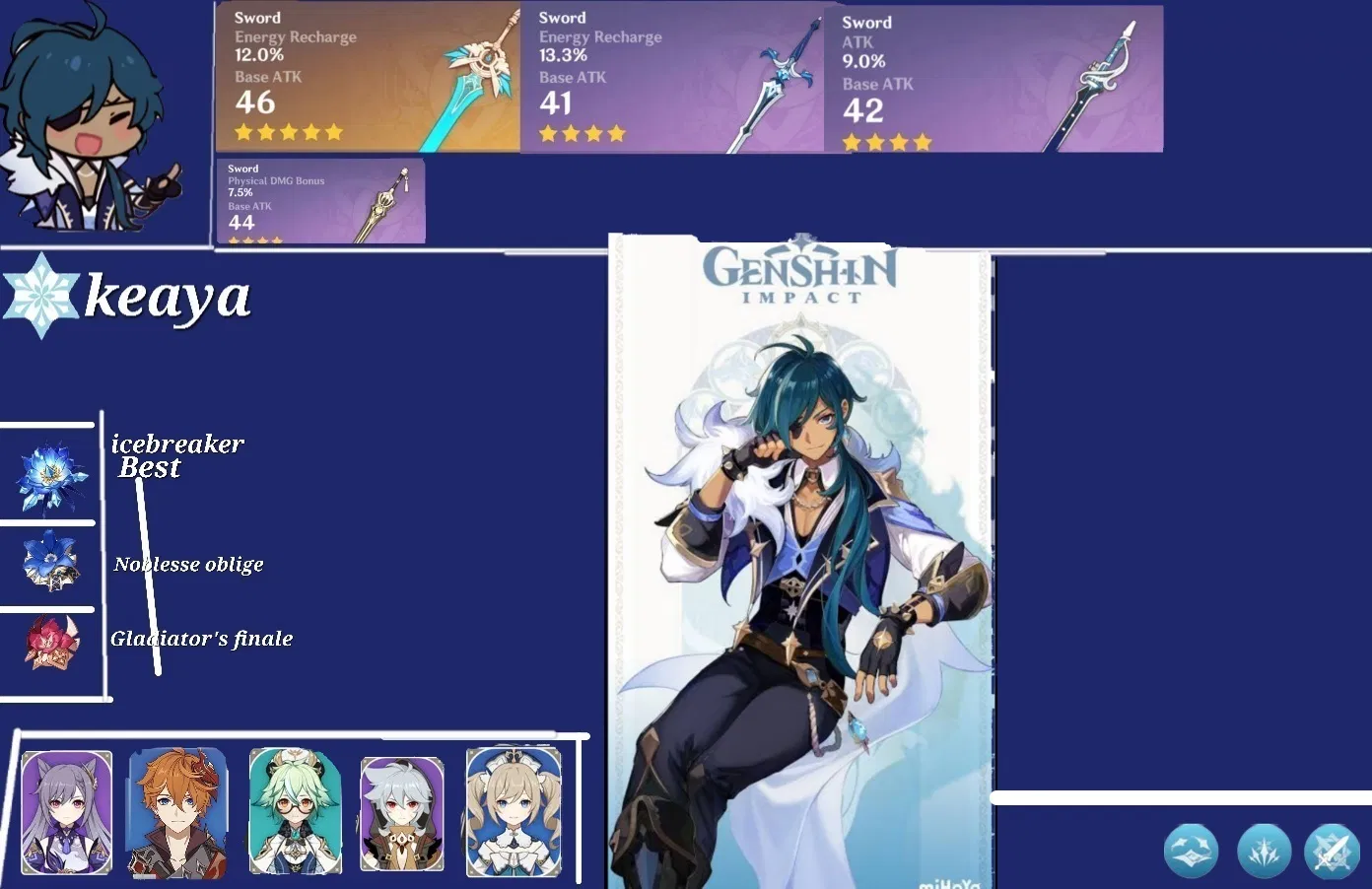Select Kaeya's Elemental Skill talent icon
The height and width of the screenshot is (889, 1372).
click(1265, 851)
